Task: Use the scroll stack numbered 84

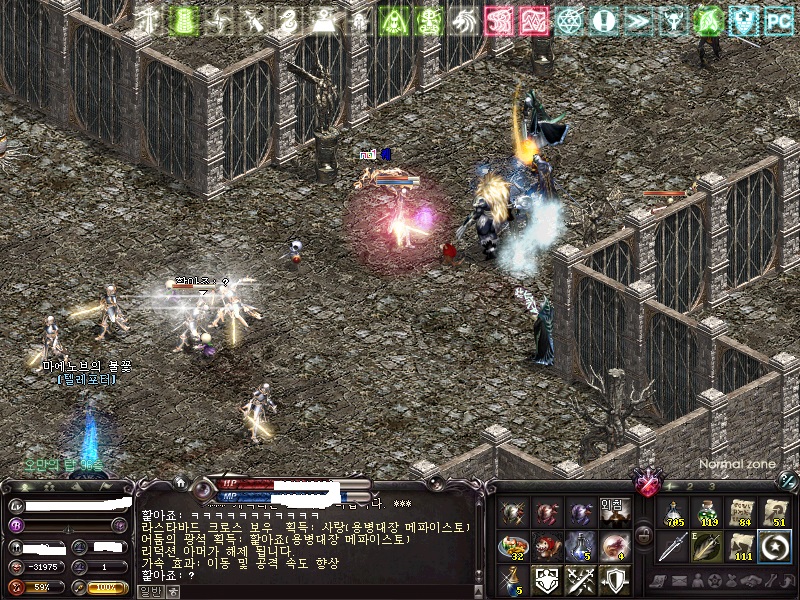Action: pos(741,513)
